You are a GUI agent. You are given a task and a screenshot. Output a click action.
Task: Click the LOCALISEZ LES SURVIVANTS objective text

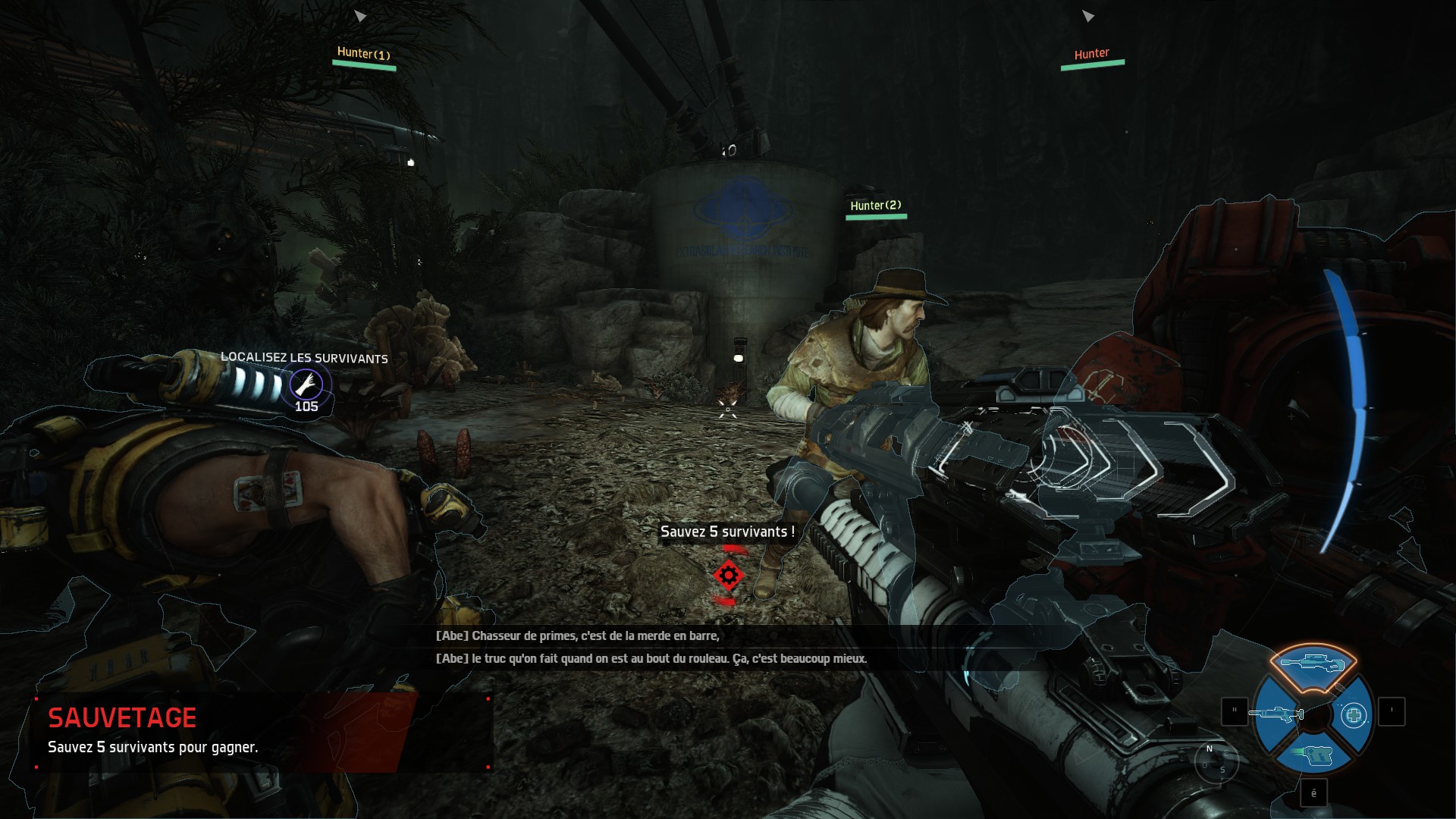[x=304, y=358]
